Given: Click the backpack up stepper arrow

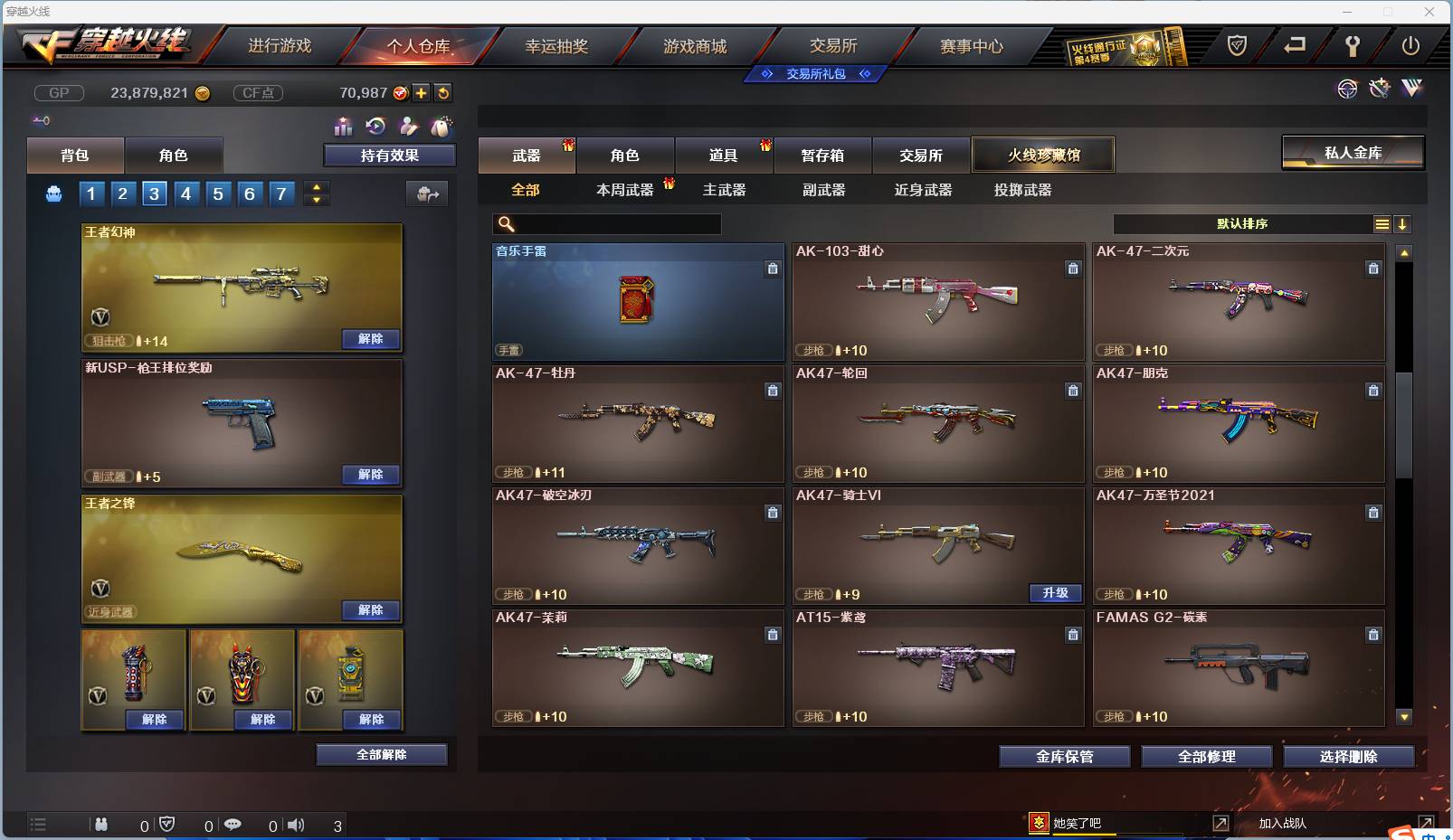Looking at the screenshot, I should pyautogui.click(x=316, y=186).
